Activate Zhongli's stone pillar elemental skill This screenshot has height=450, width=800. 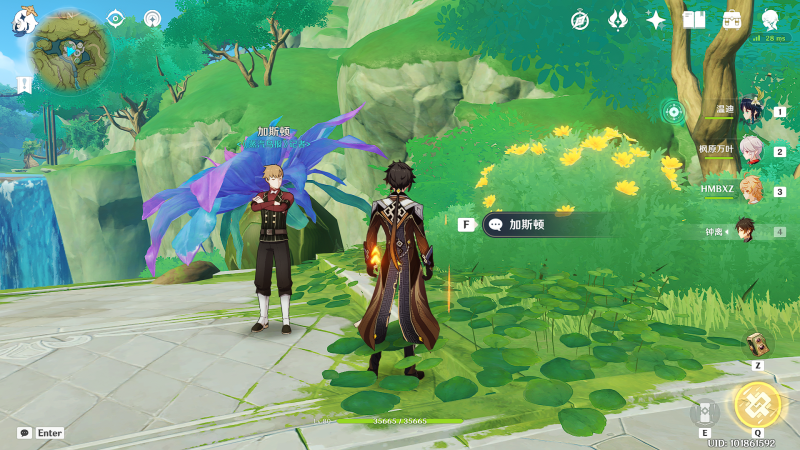pos(704,411)
